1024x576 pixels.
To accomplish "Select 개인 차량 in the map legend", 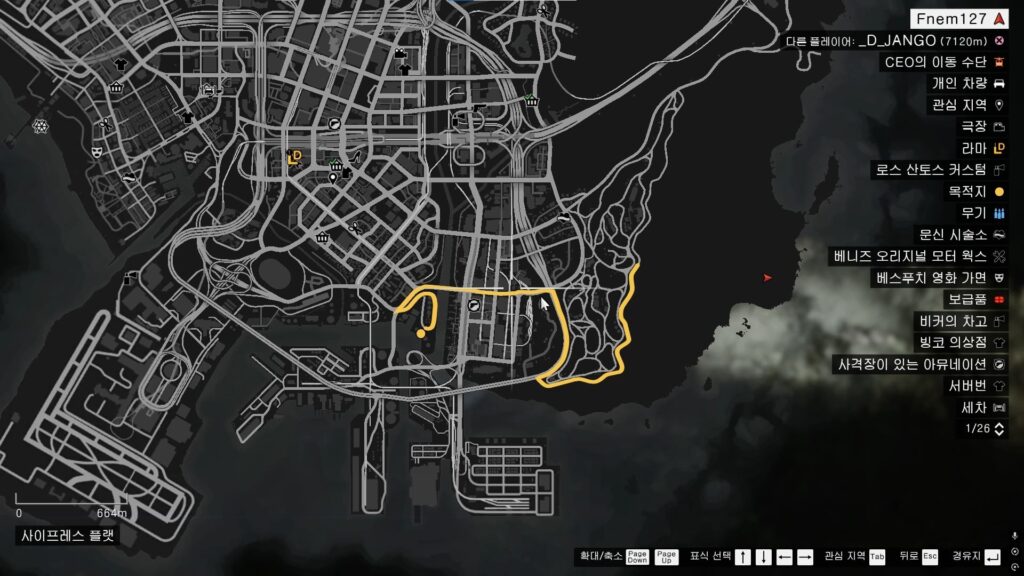I will [x=958, y=83].
